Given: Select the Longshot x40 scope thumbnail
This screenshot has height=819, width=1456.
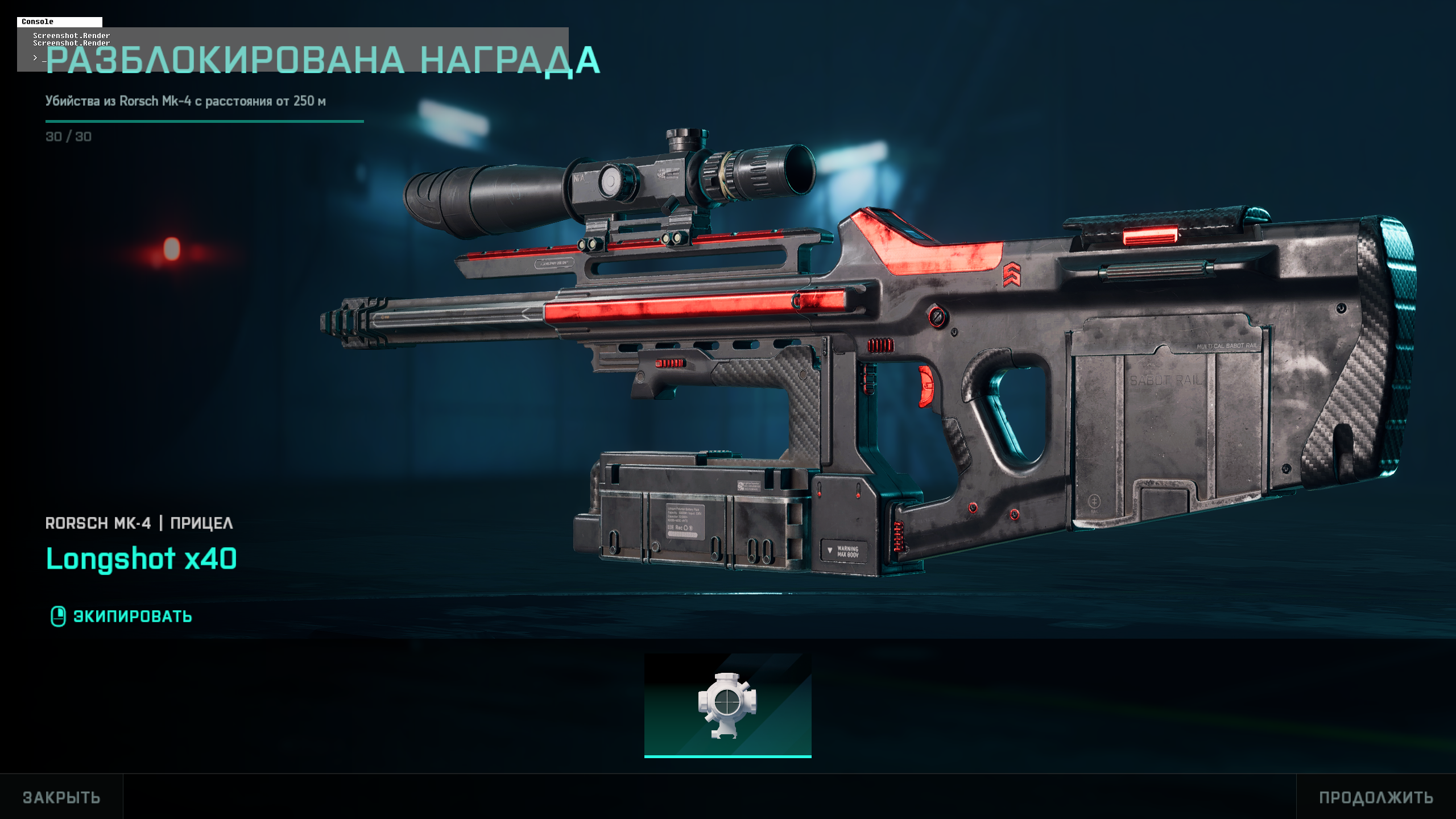Looking at the screenshot, I should (727, 705).
